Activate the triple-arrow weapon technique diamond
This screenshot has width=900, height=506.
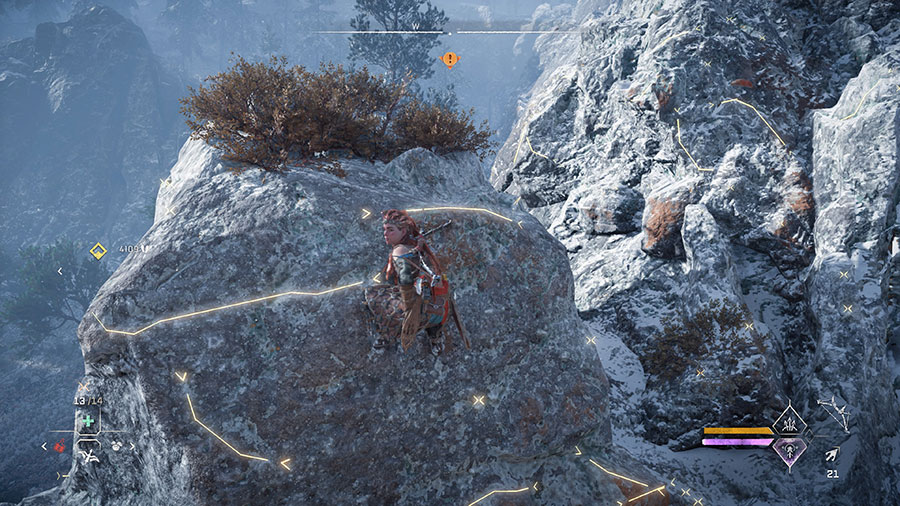click(789, 421)
